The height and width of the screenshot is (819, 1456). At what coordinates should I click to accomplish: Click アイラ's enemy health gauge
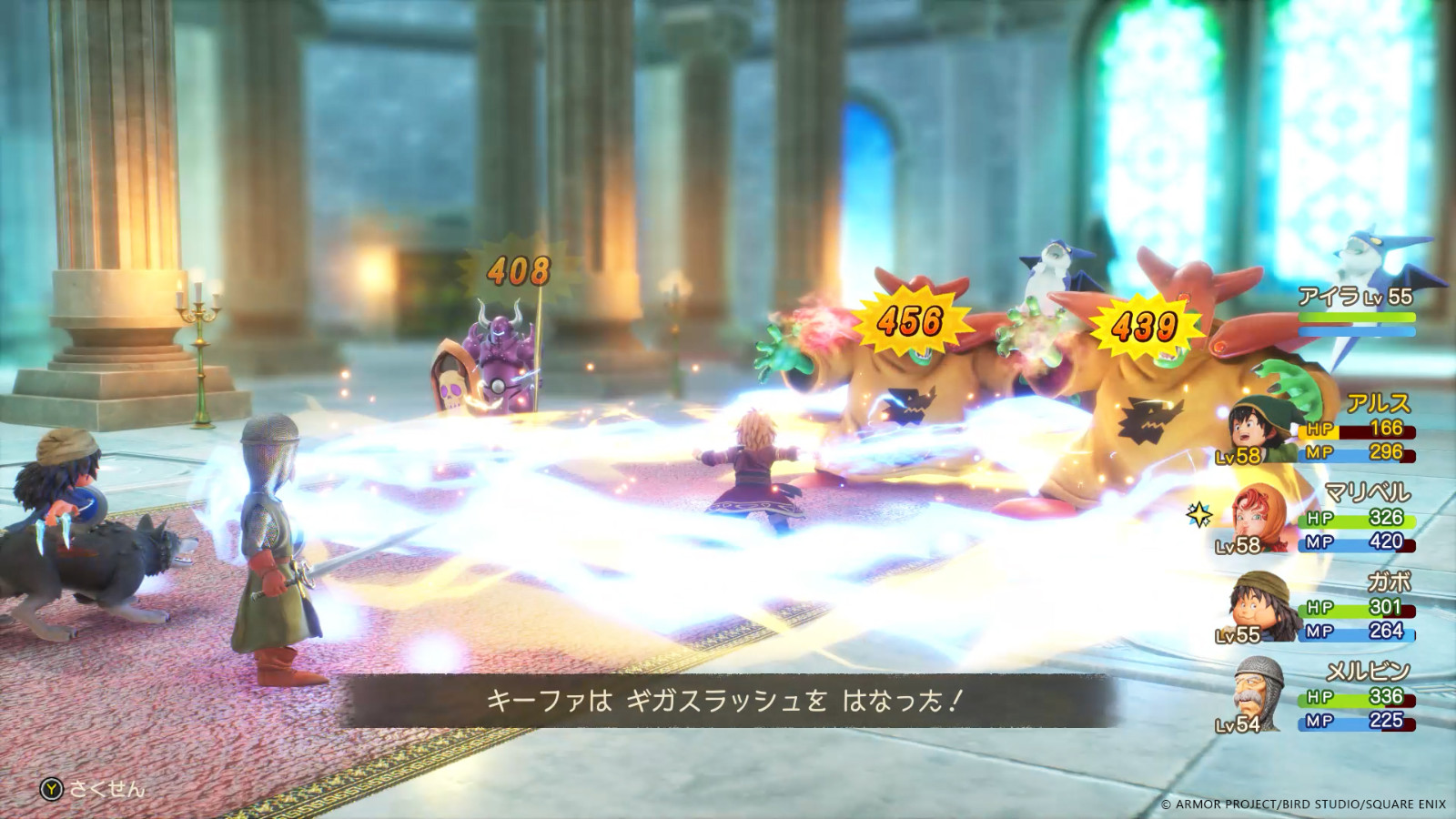tap(1356, 317)
